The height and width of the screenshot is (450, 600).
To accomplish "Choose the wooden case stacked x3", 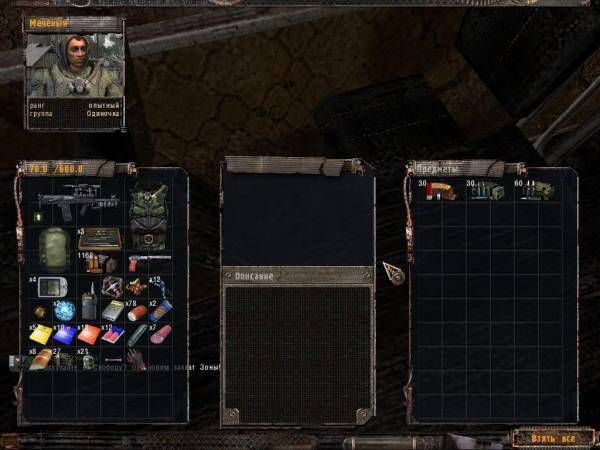I will (x=100, y=239).
